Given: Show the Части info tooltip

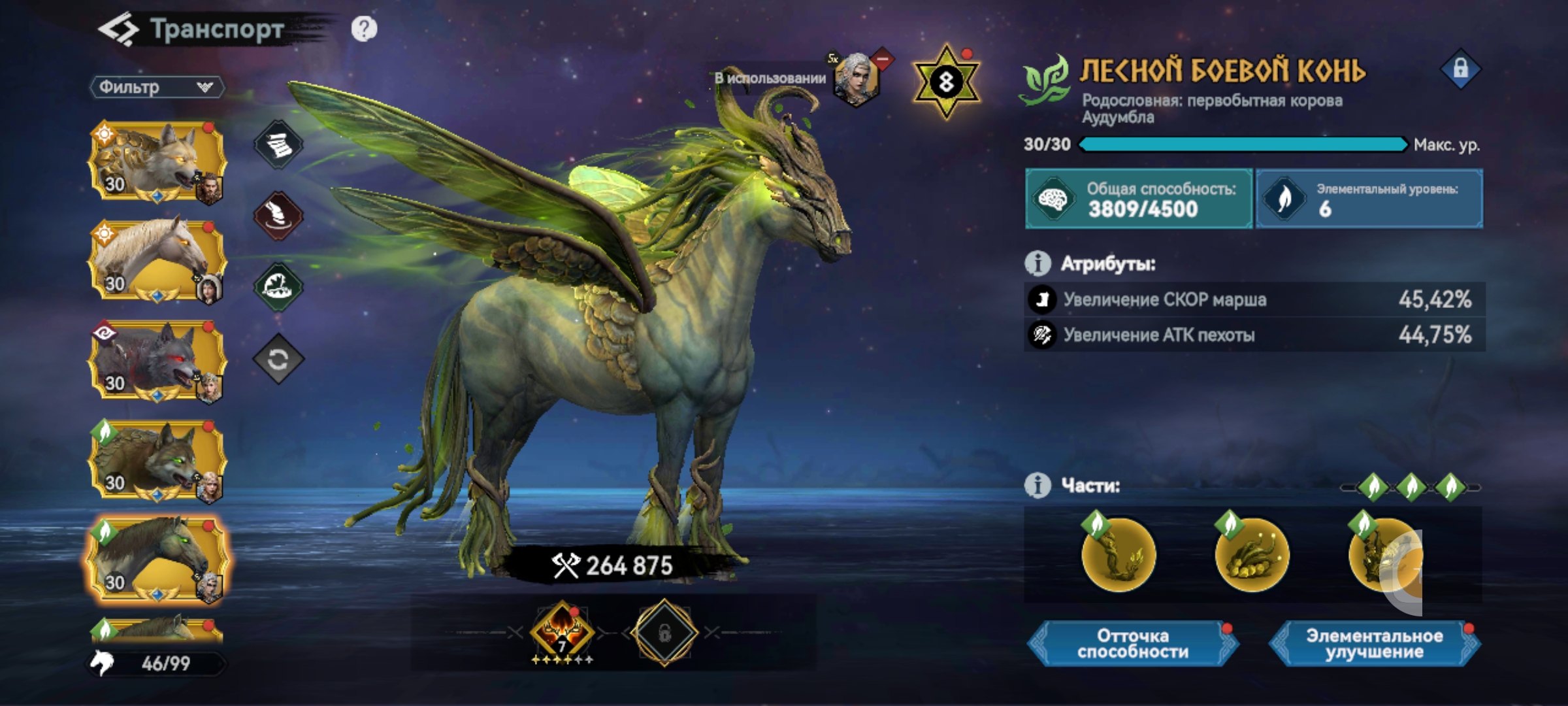Looking at the screenshot, I should coord(1037,486).
